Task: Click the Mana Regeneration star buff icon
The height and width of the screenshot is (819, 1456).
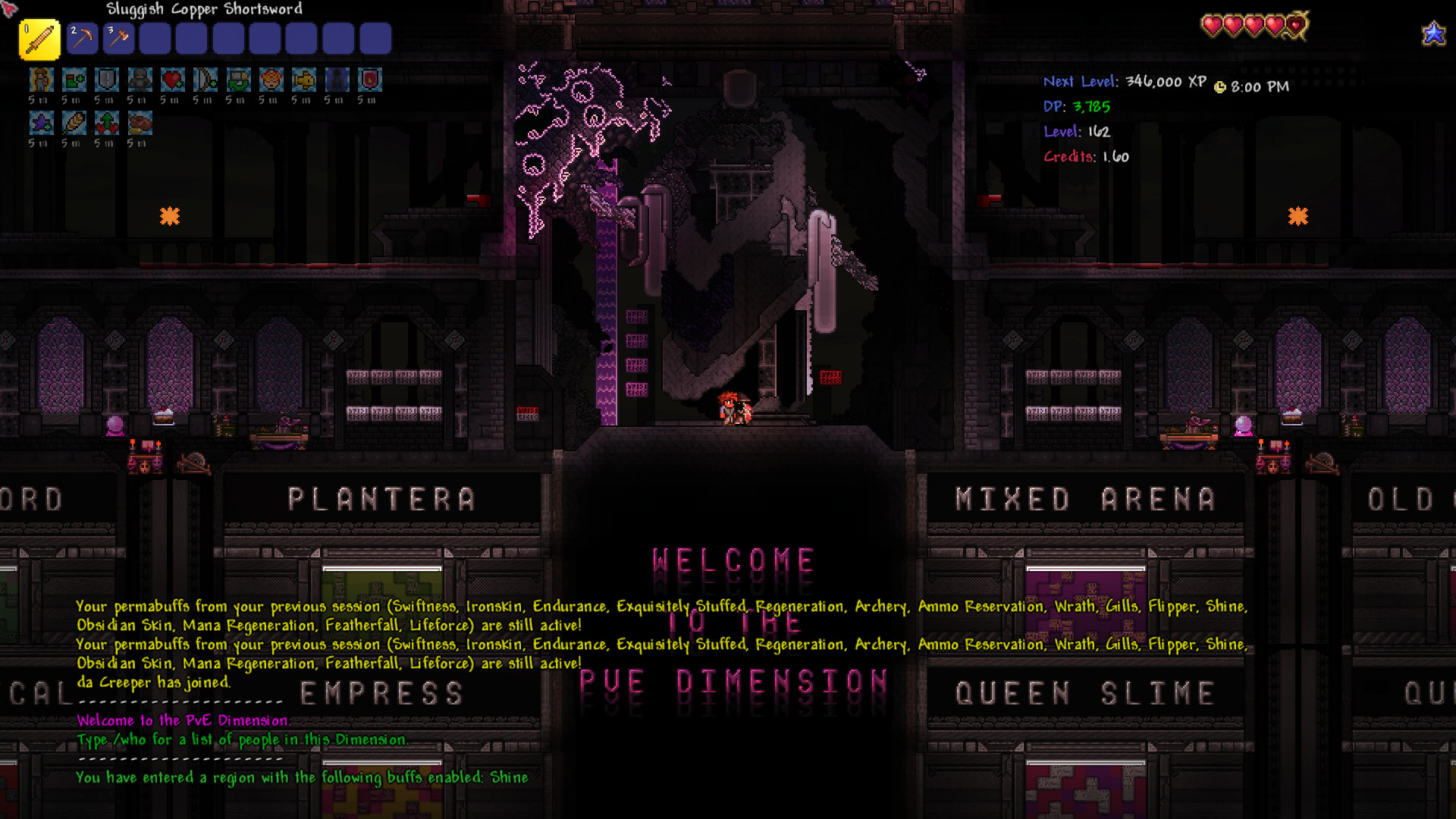Action: (42, 123)
